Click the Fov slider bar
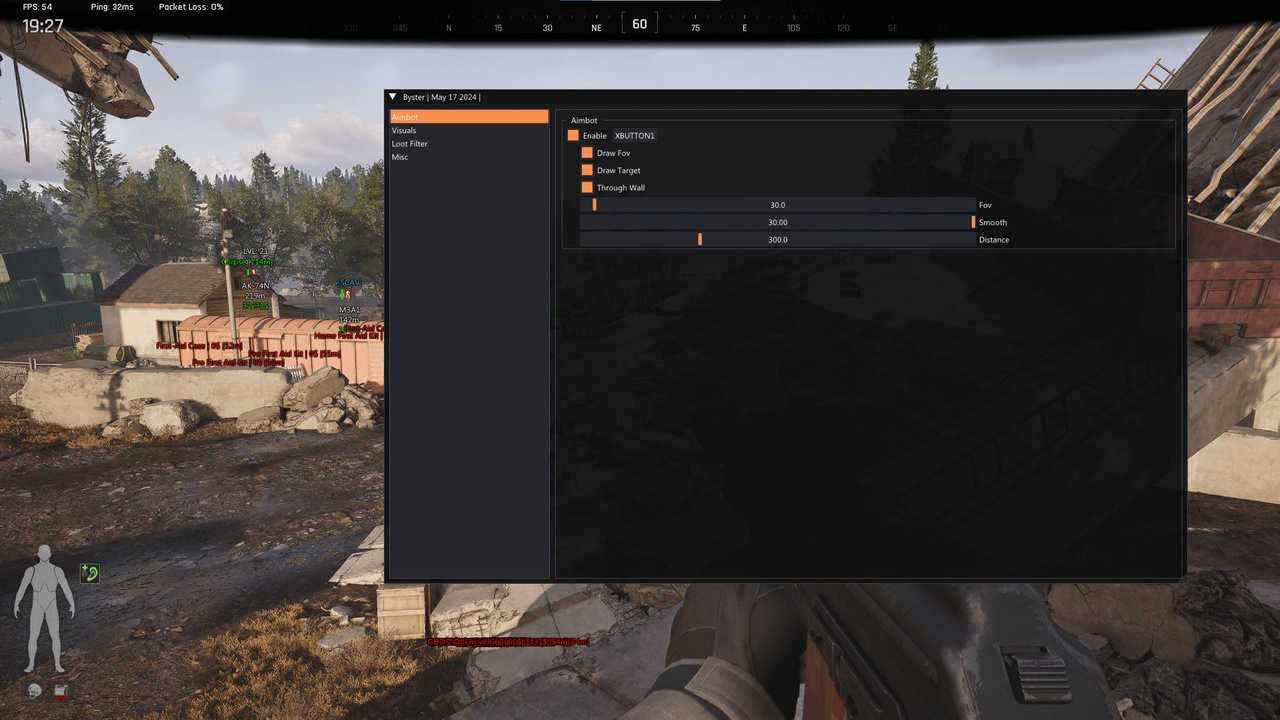The width and height of the screenshot is (1280, 720). point(777,205)
